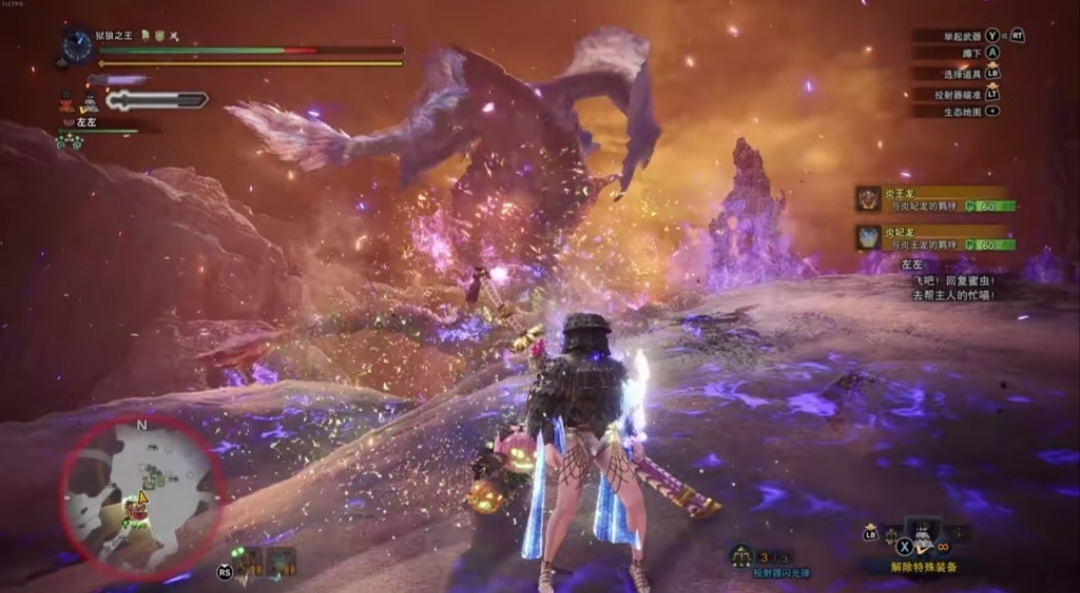Select the right monster target icon beside RS
This screenshot has height=593, width=1080.
pyautogui.click(x=281, y=562)
